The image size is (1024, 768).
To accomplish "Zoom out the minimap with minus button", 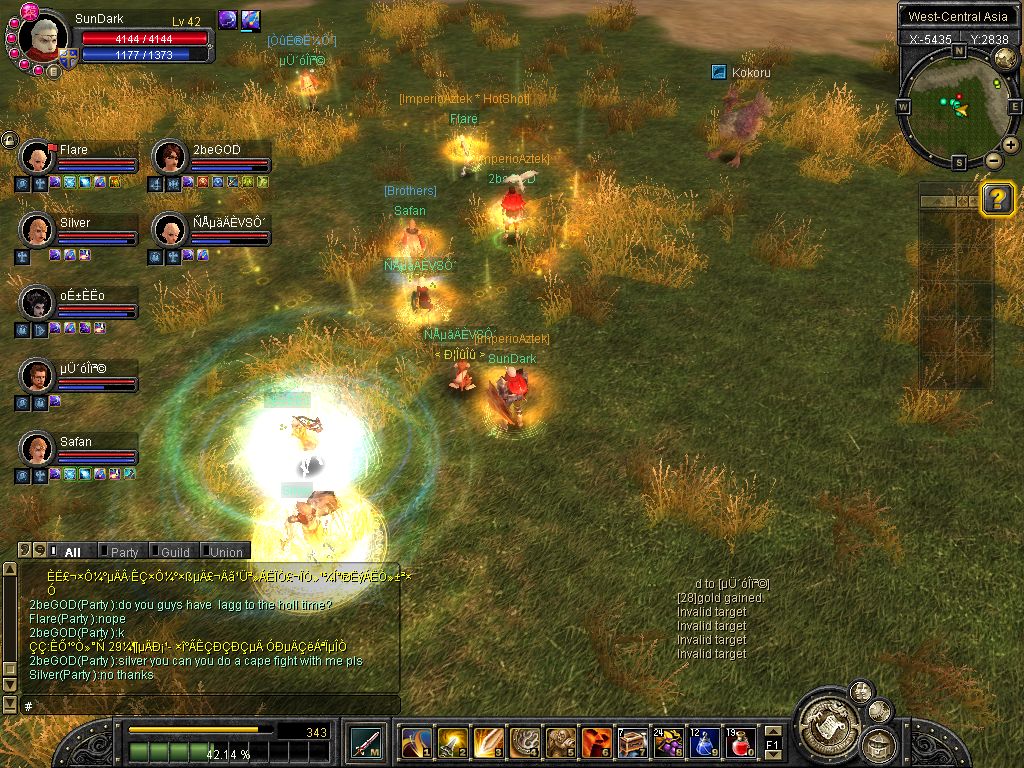I will click(x=993, y=160).
